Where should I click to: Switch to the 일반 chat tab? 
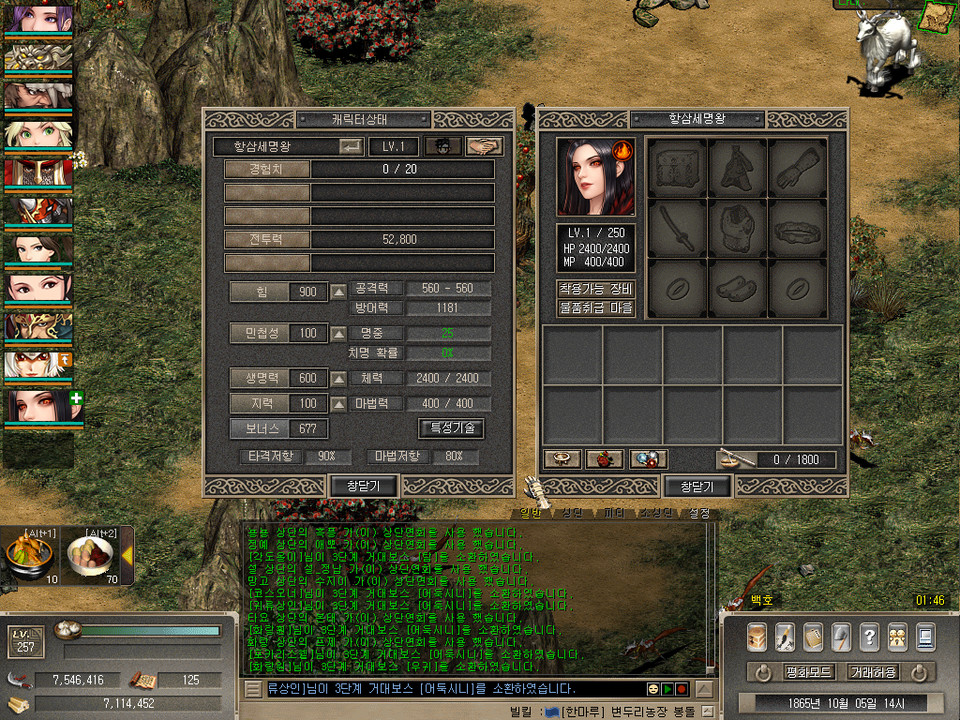pos(531,513)
